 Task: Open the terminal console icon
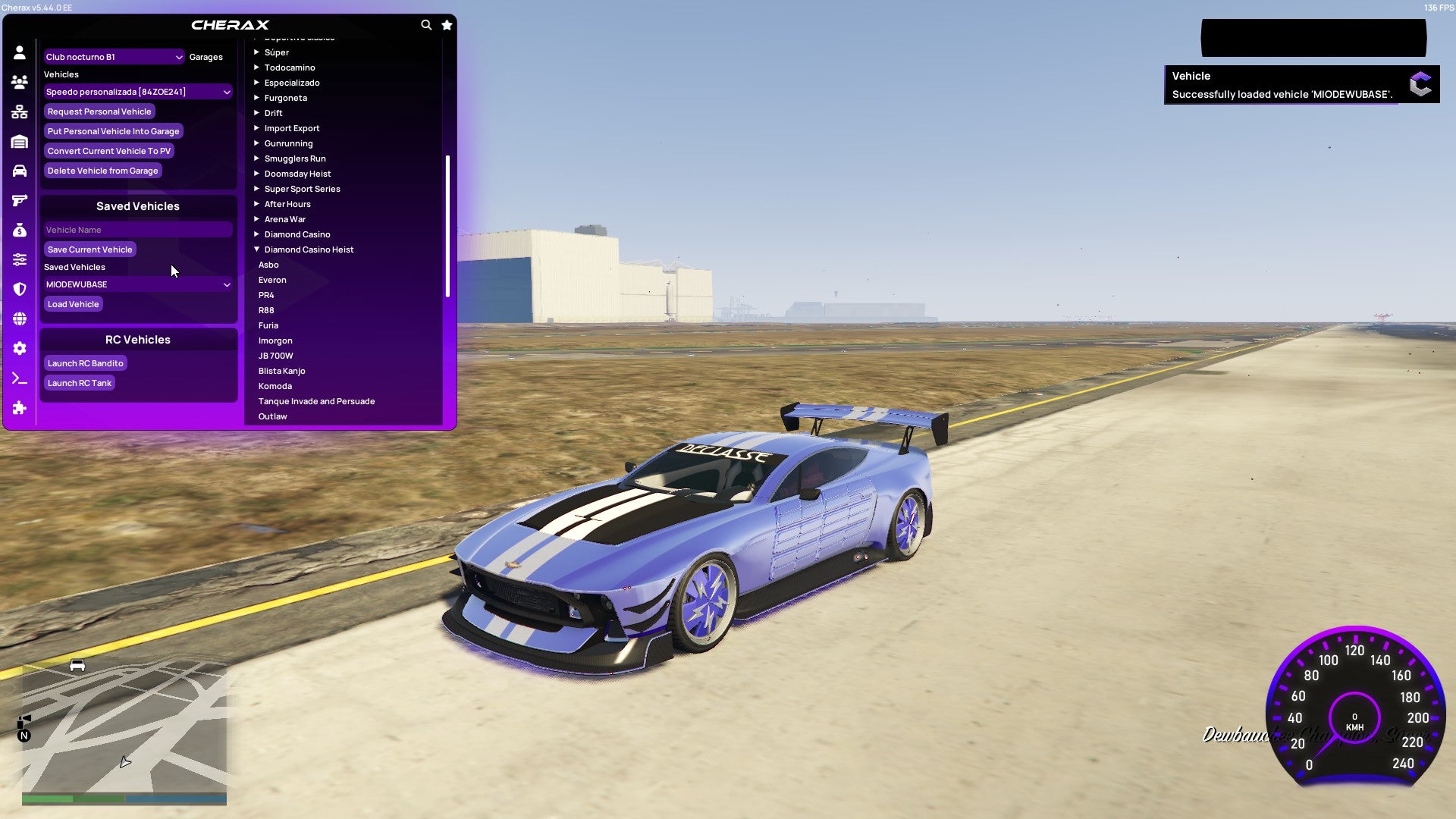(x=20, y=379)
